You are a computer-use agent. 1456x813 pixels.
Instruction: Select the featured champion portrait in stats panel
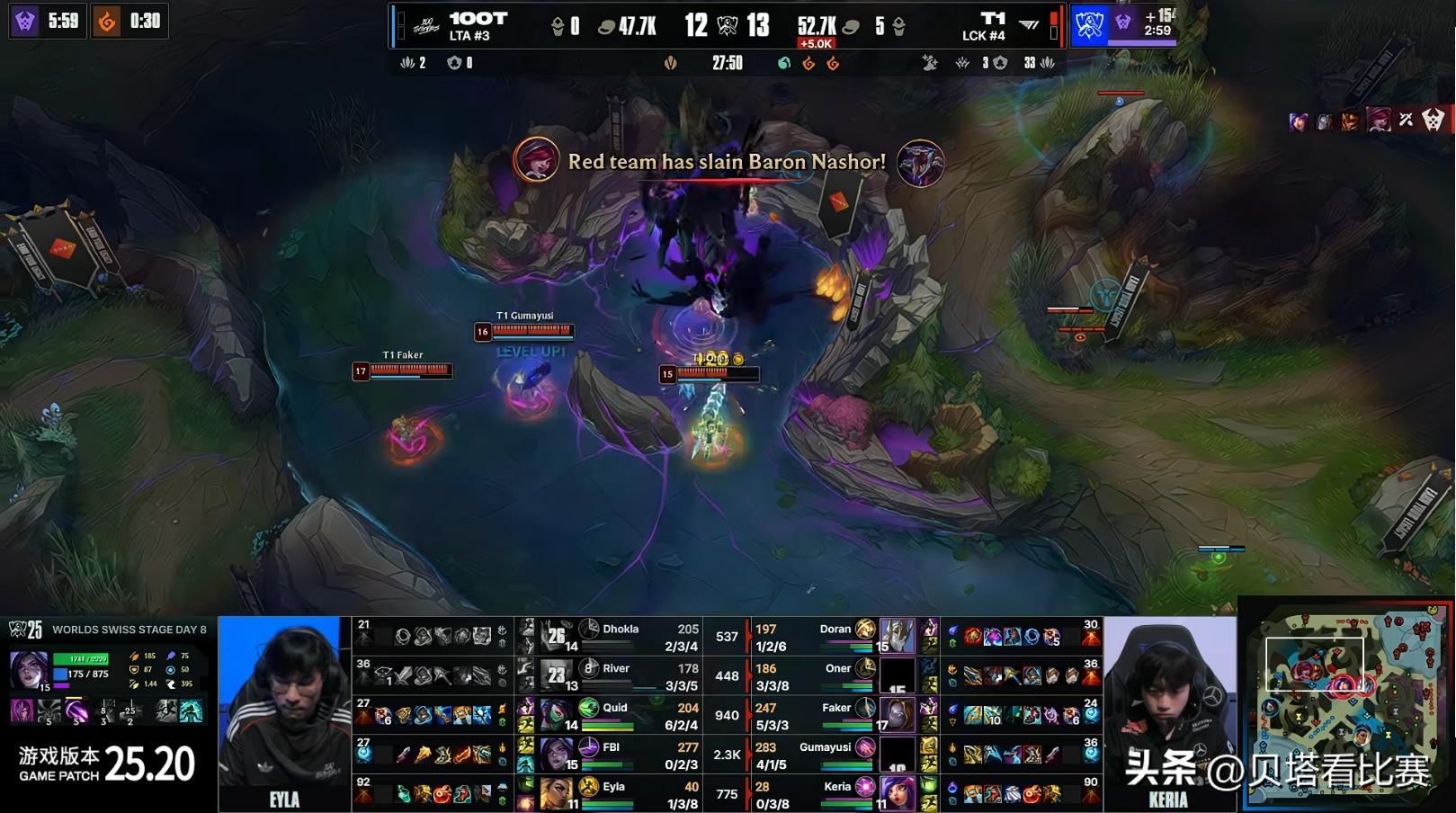tap(29, 671)
